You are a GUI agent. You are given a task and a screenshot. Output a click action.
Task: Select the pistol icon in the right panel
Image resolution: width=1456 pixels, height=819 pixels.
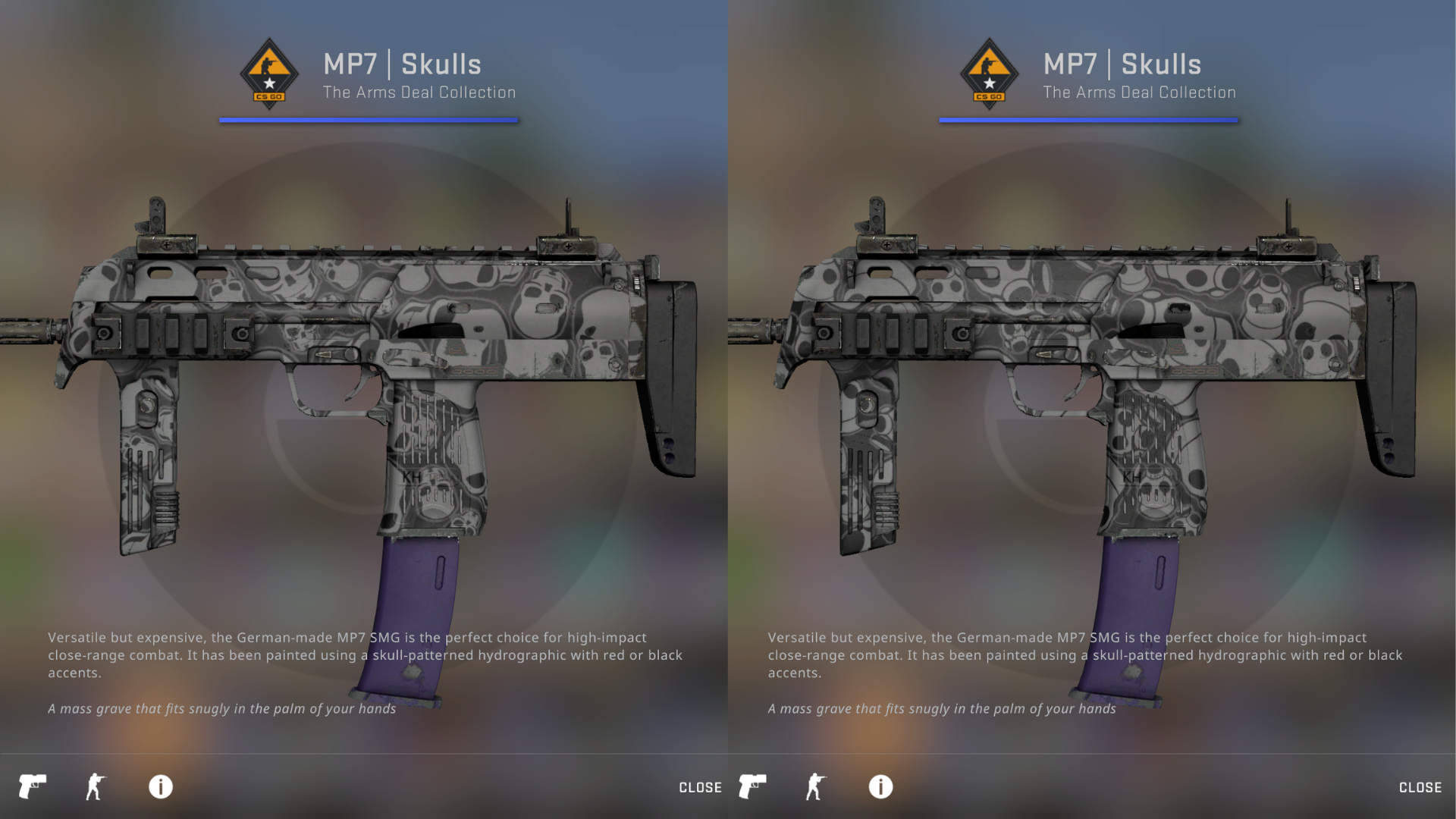pyautogui.click(x=752, y=786)
